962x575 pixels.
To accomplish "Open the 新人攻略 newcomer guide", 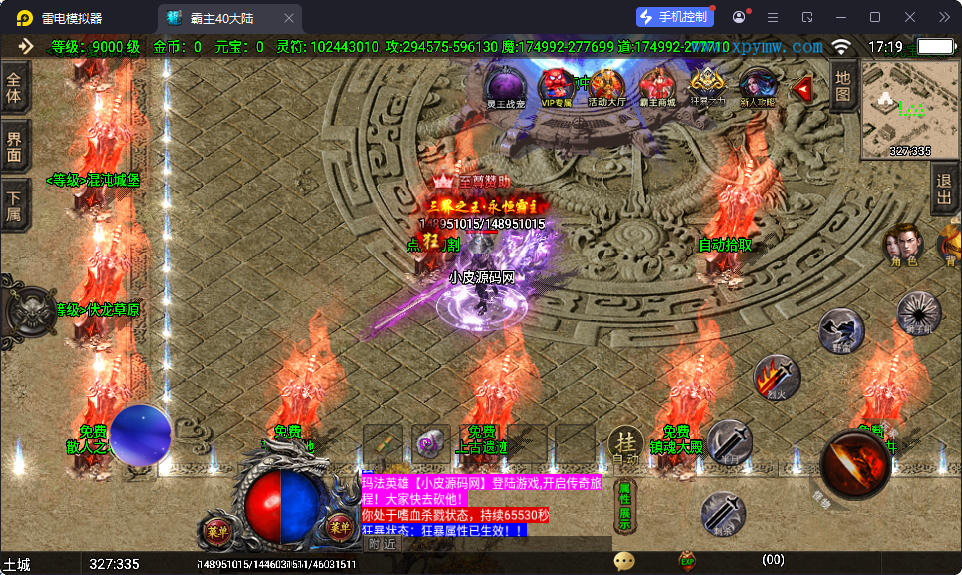I will tap(757, 87).
